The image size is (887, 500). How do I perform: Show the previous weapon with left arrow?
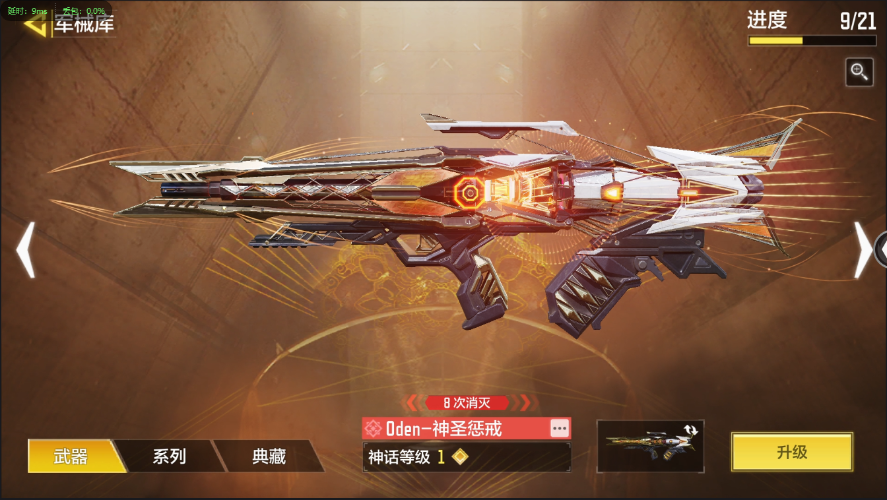point(26,249)
